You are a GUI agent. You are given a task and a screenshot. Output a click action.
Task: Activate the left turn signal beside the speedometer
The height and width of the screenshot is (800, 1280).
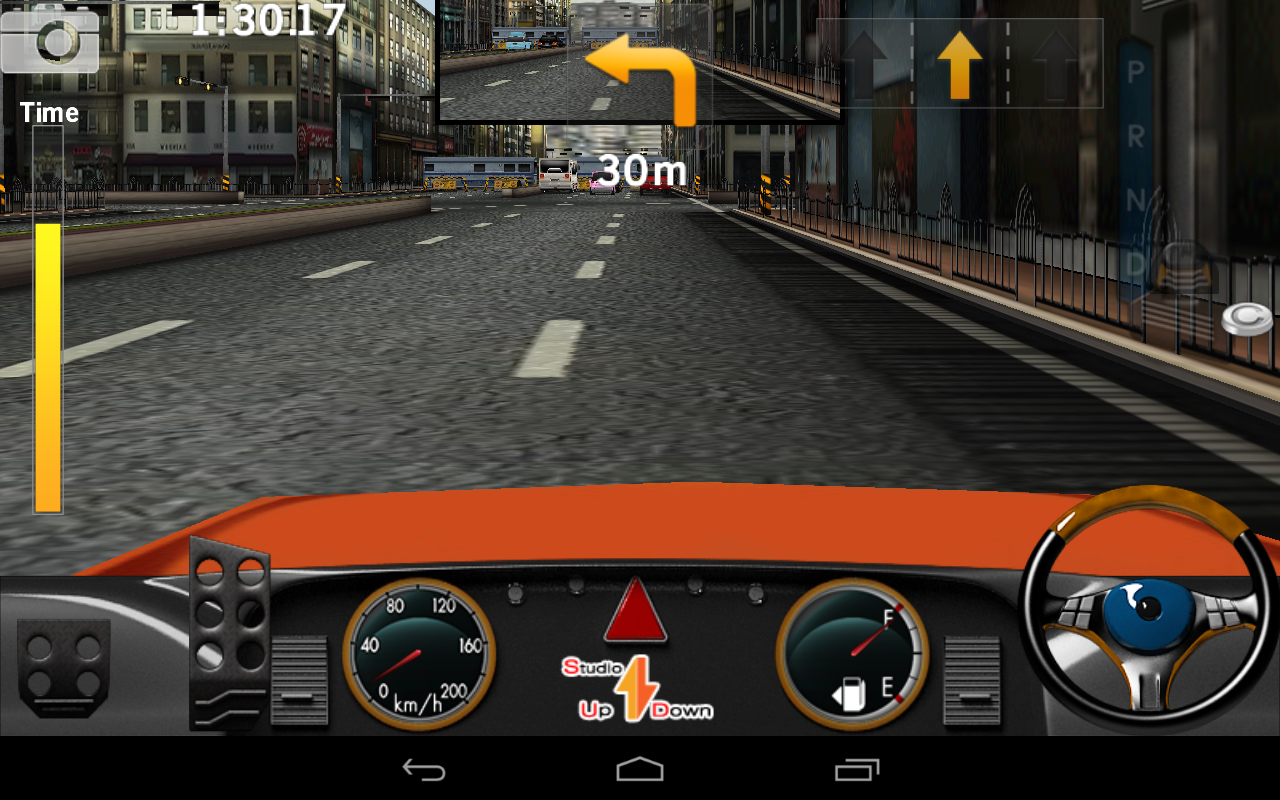[299, 680]
